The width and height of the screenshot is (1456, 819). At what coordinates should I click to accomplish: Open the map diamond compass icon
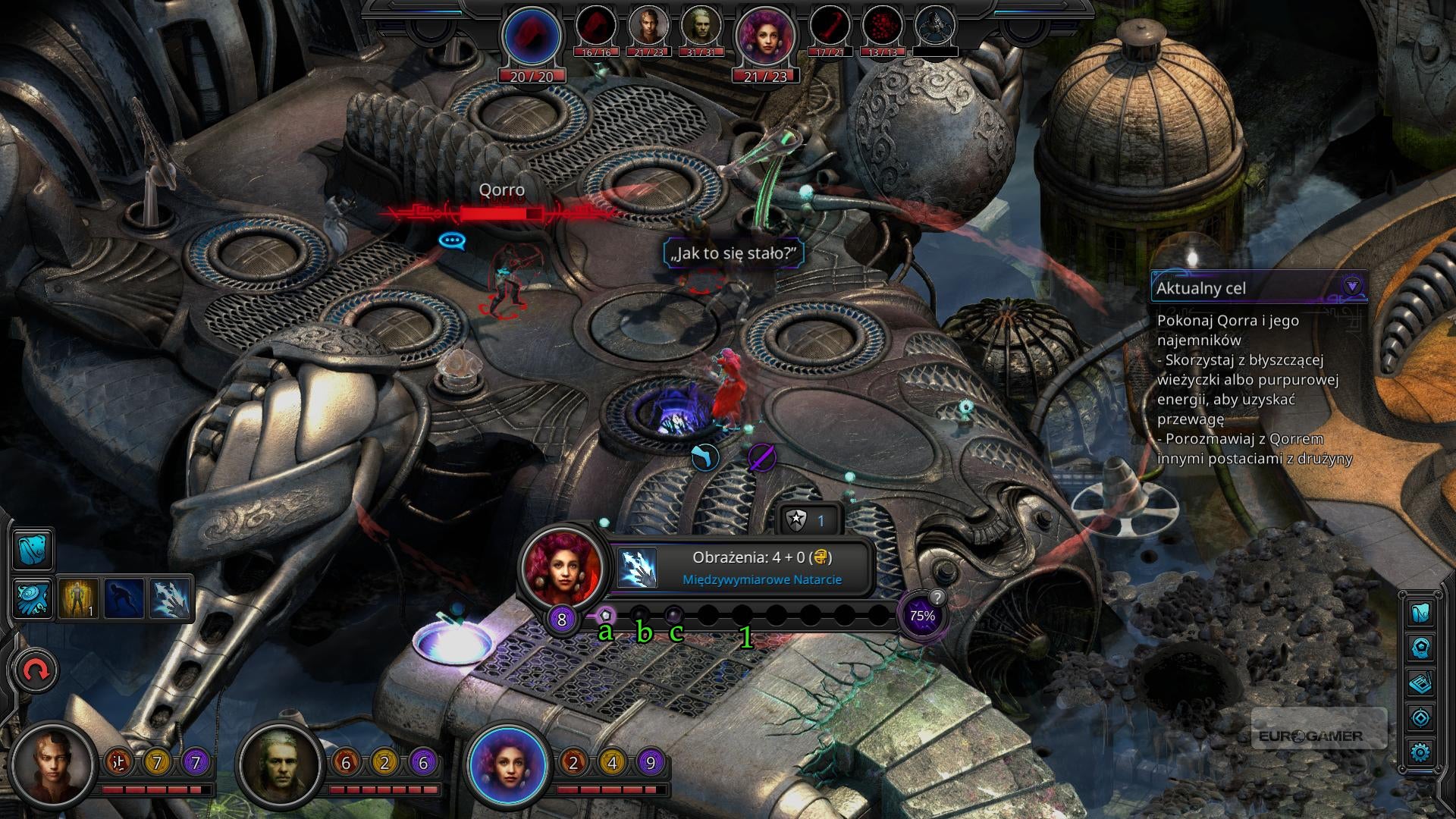click(1420, 717)
